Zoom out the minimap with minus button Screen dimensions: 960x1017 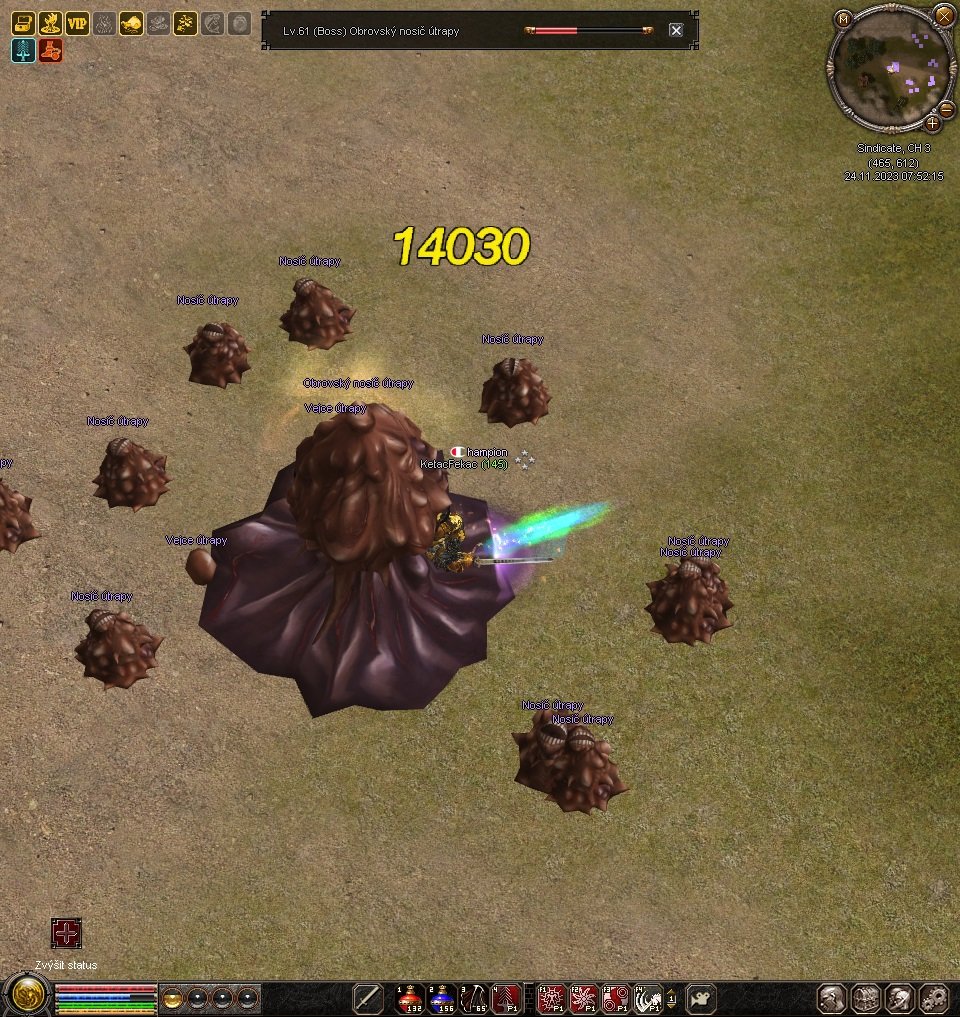click(946, 108)
